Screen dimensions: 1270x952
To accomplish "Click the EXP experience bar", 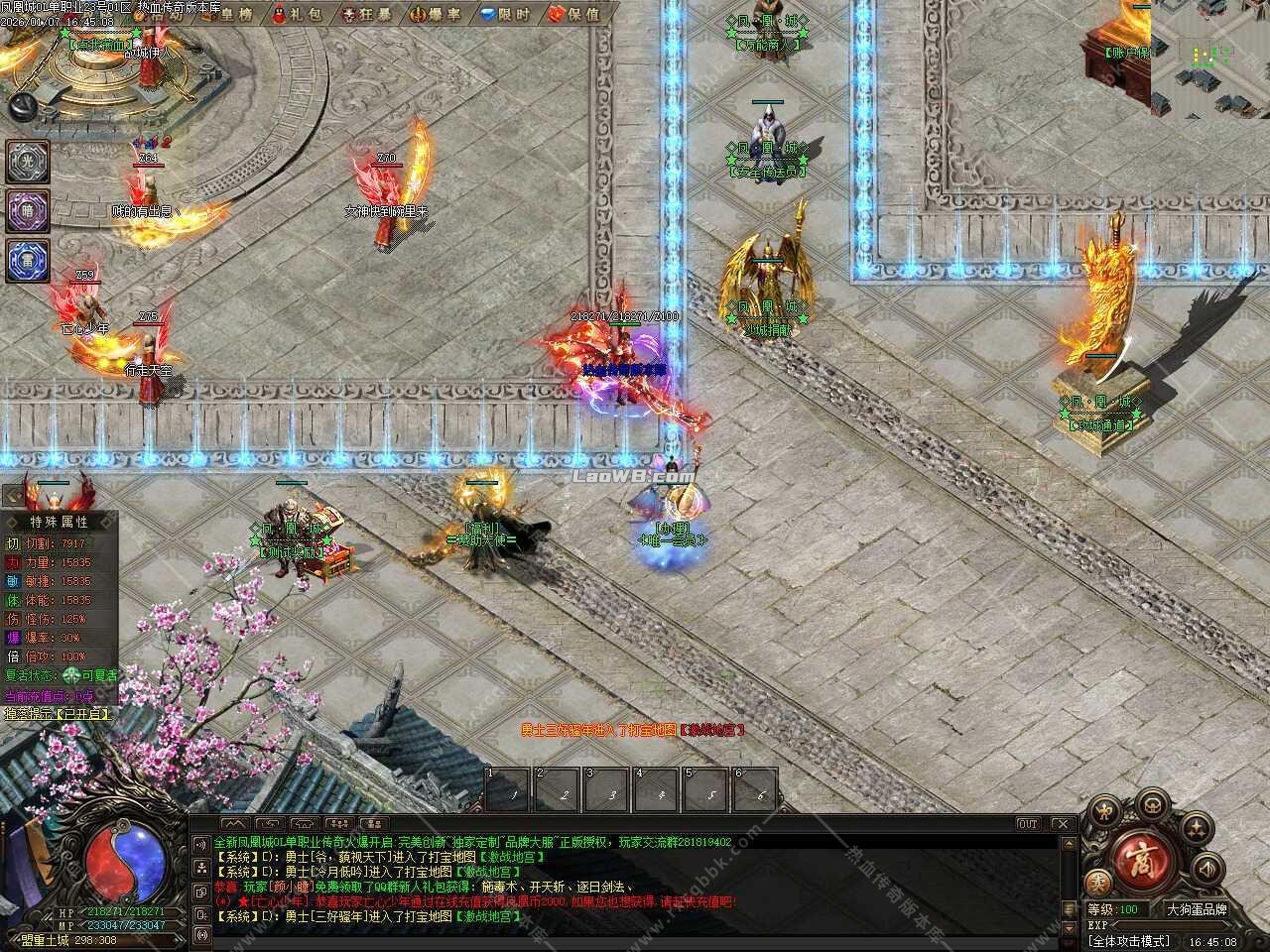I will [1171, 924].
